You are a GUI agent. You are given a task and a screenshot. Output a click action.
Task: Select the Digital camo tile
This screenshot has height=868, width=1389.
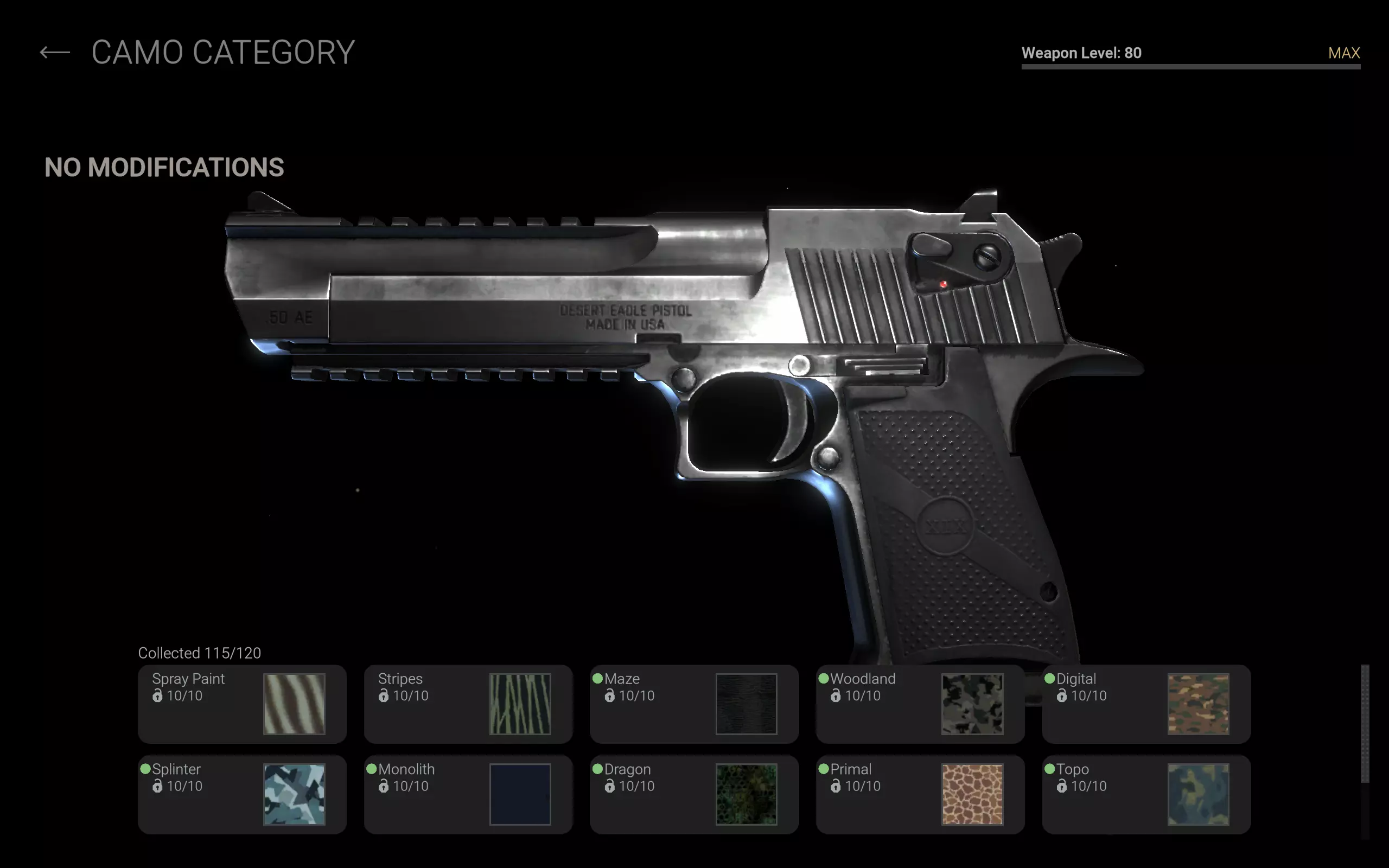[x=1146, y=704]
